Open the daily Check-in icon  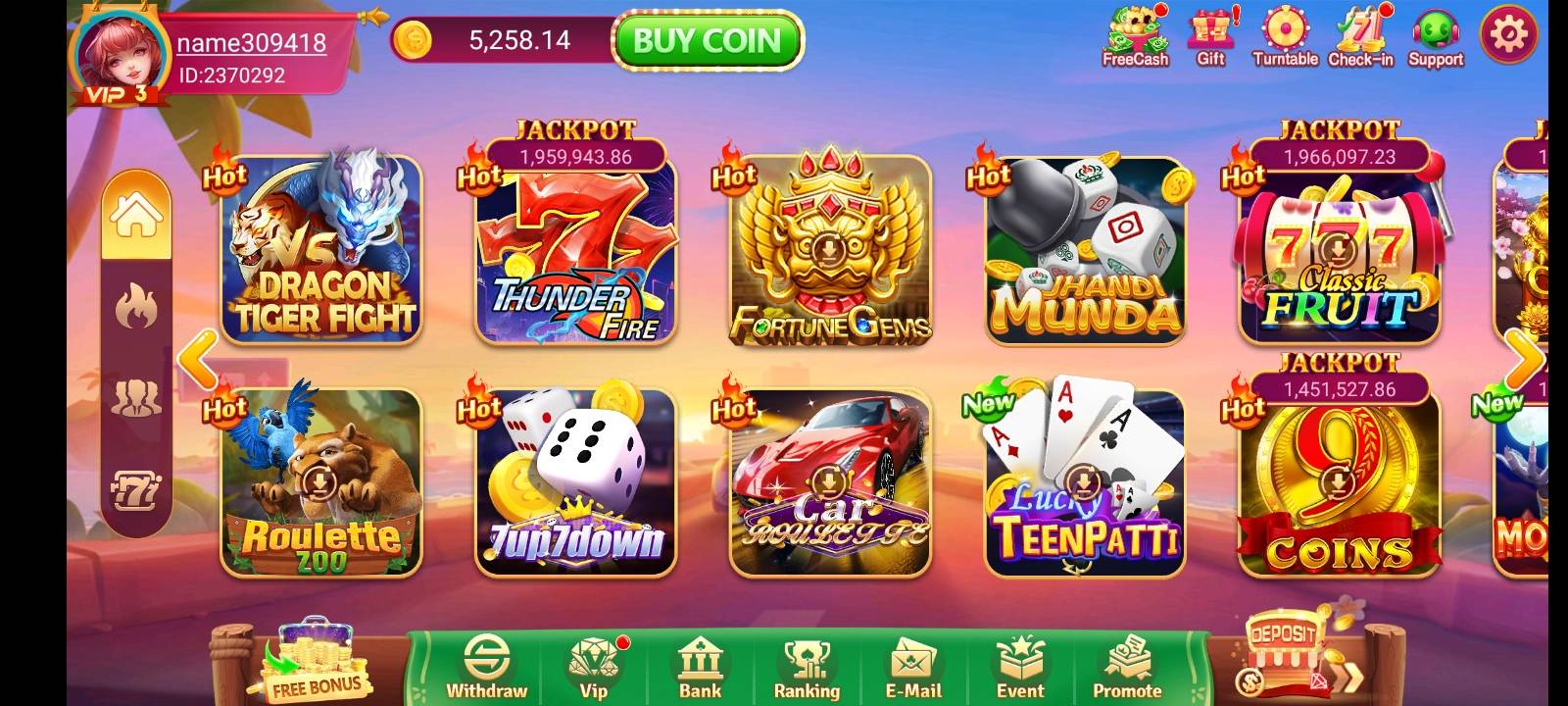click(1358, 34)
